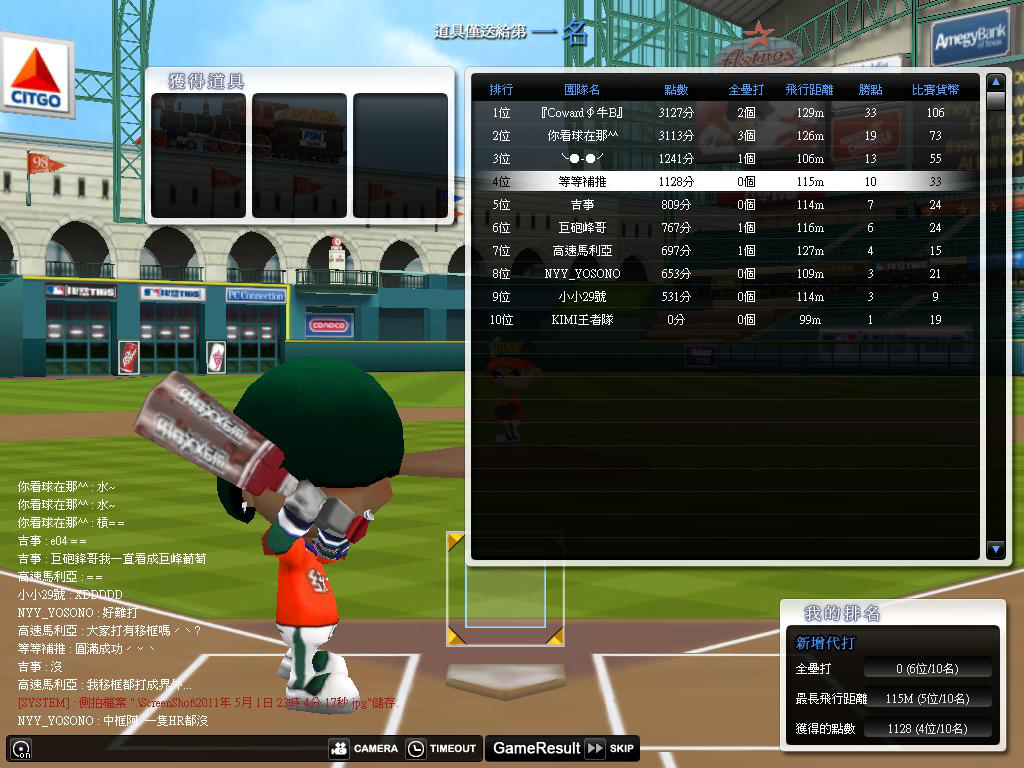Call a TIMEOUT

pos(442,748)
